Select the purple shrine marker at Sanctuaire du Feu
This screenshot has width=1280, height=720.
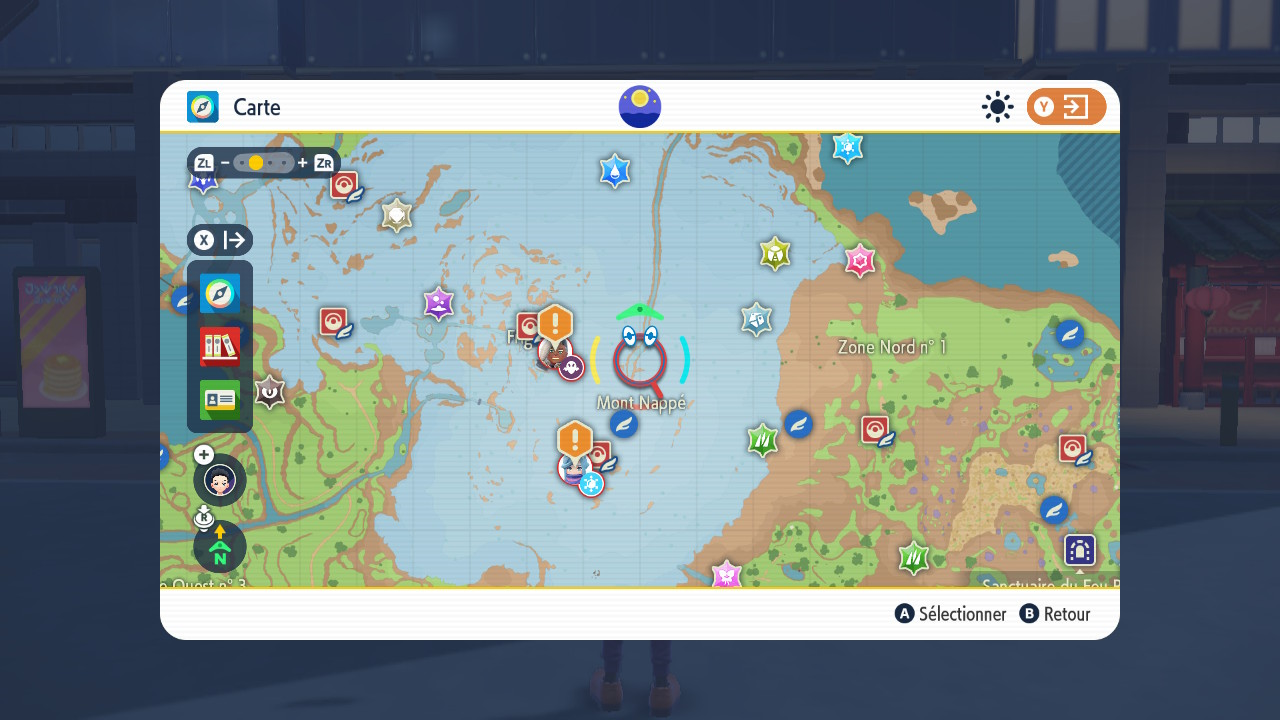1080,550
